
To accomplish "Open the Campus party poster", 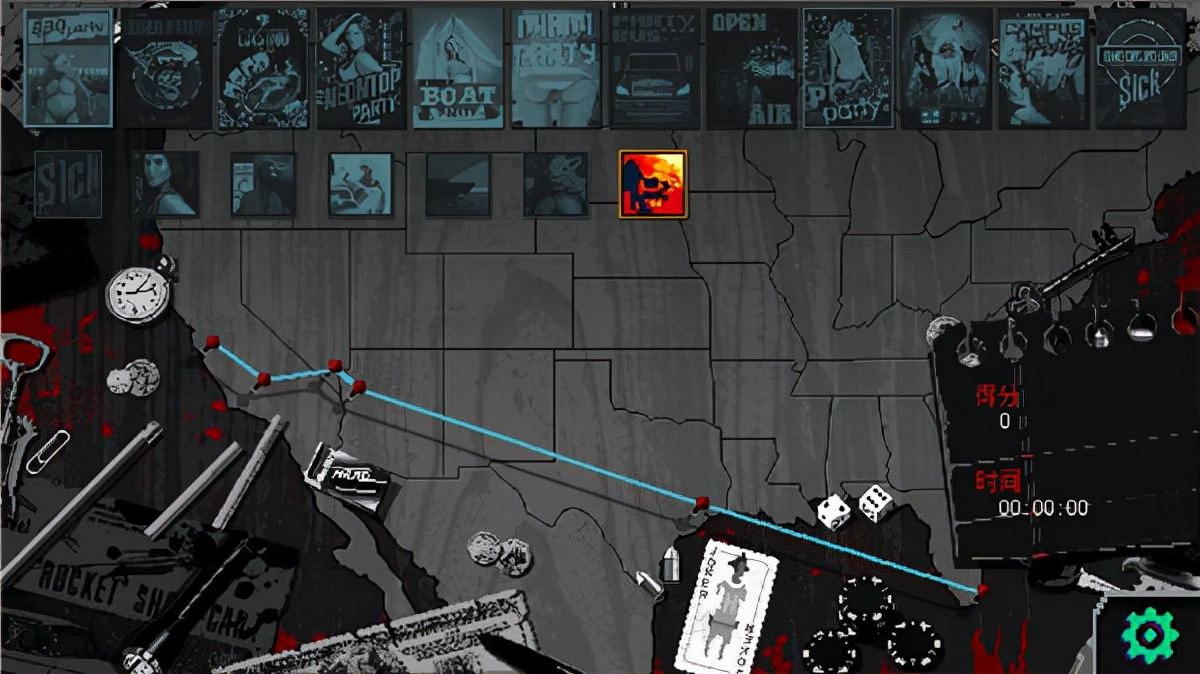I will (x=1043, y=68).
